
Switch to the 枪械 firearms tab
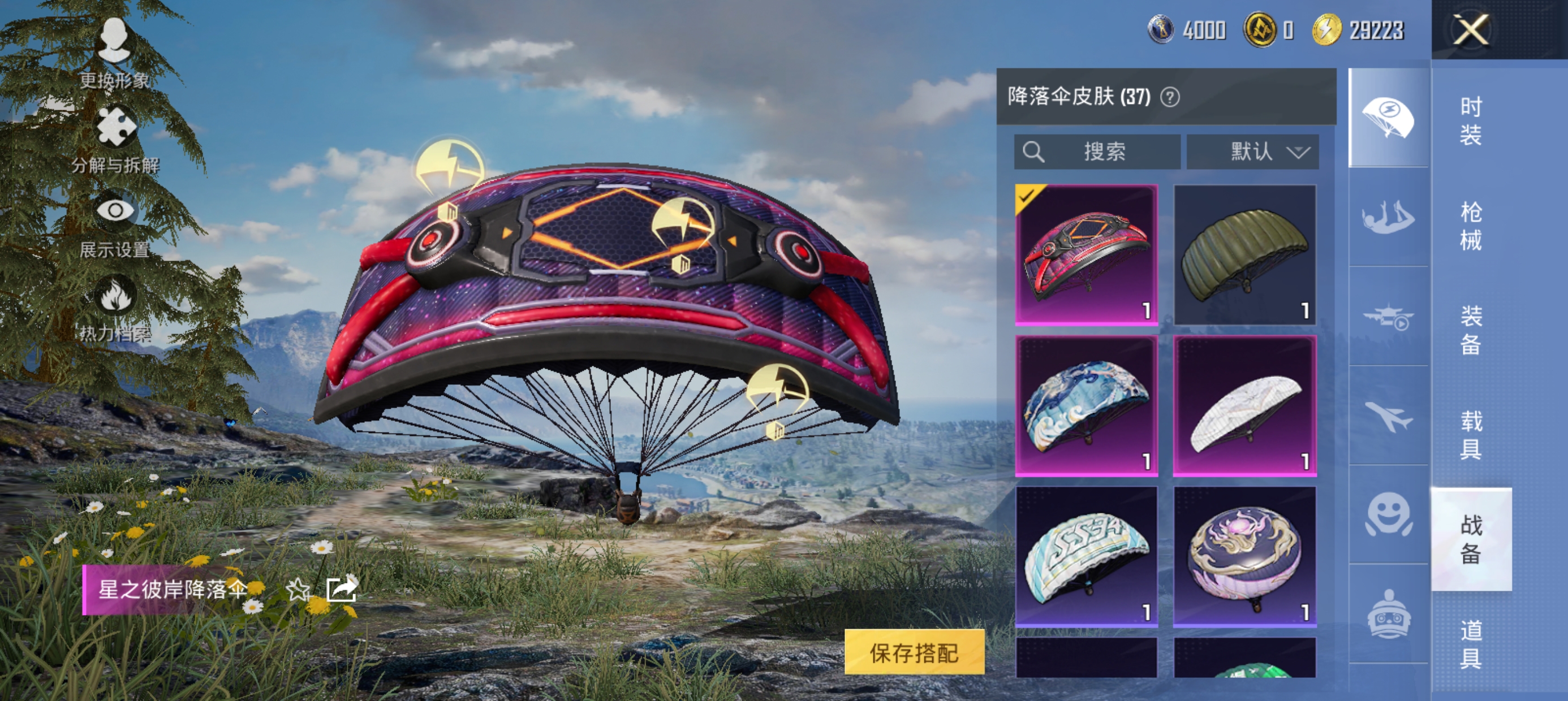pyautogui.click(x=1471, y=226)
